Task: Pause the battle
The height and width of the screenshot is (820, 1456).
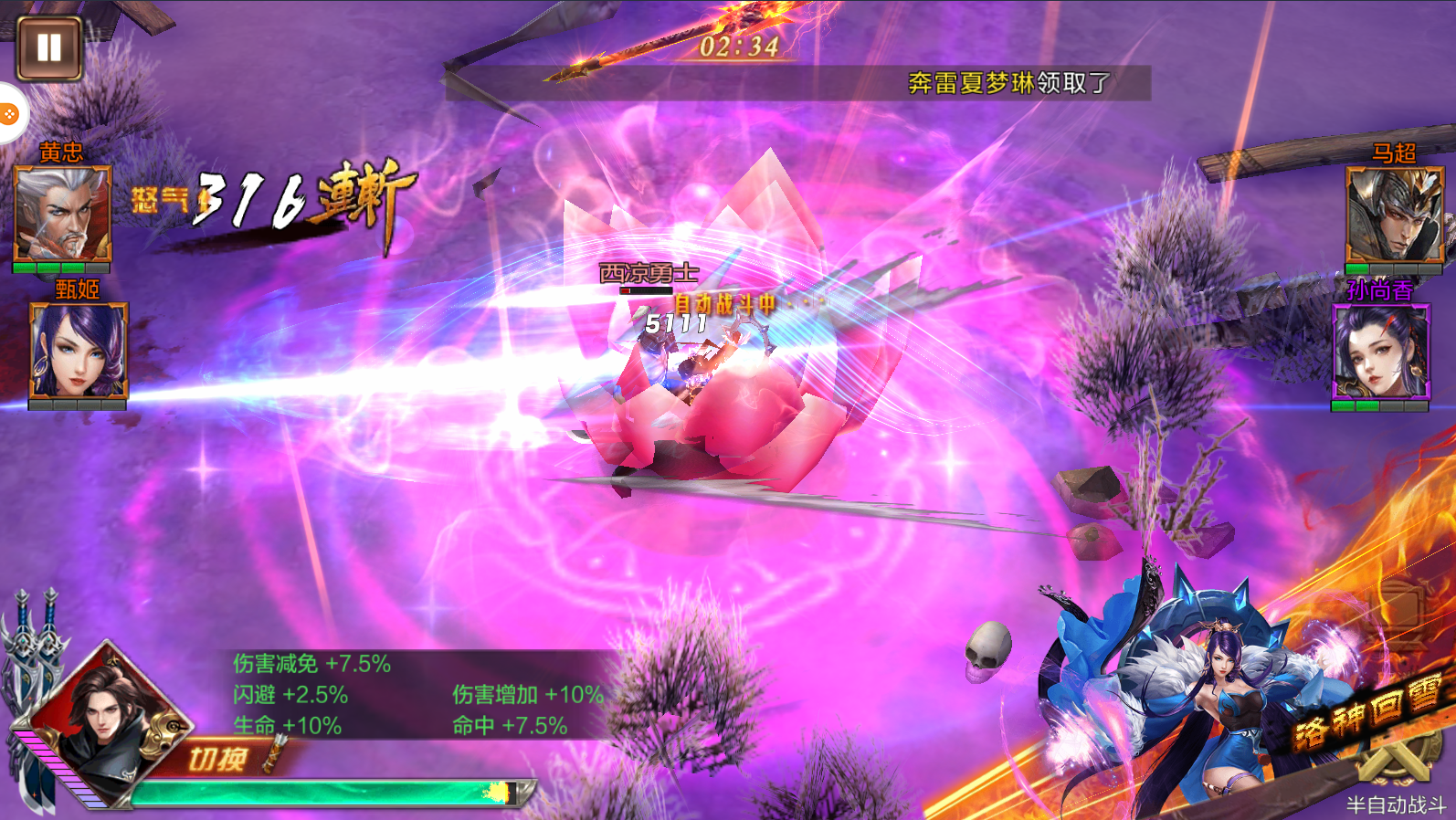Action: click(x=49, y=47)
